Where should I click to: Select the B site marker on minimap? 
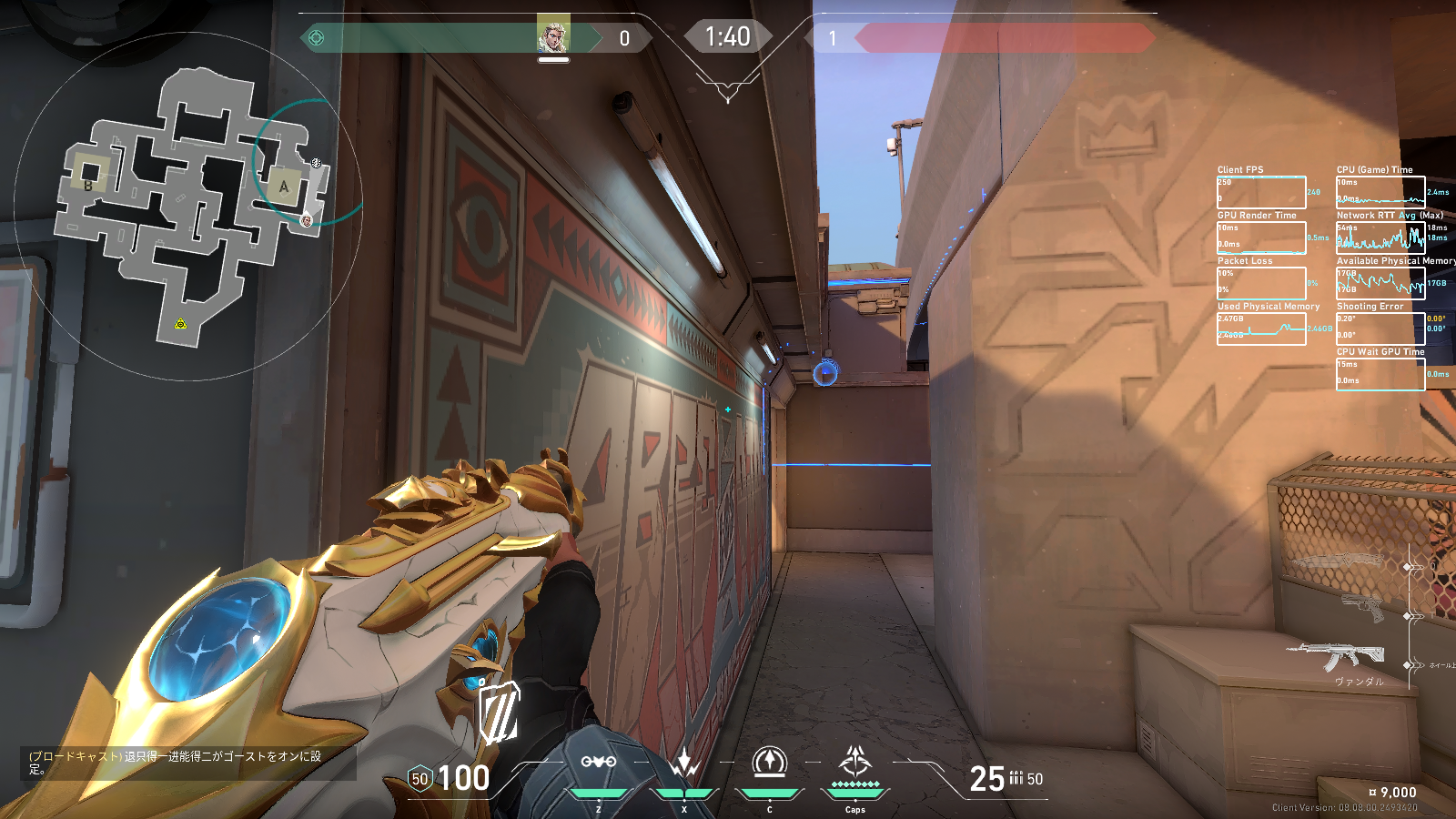pos(88,185)
